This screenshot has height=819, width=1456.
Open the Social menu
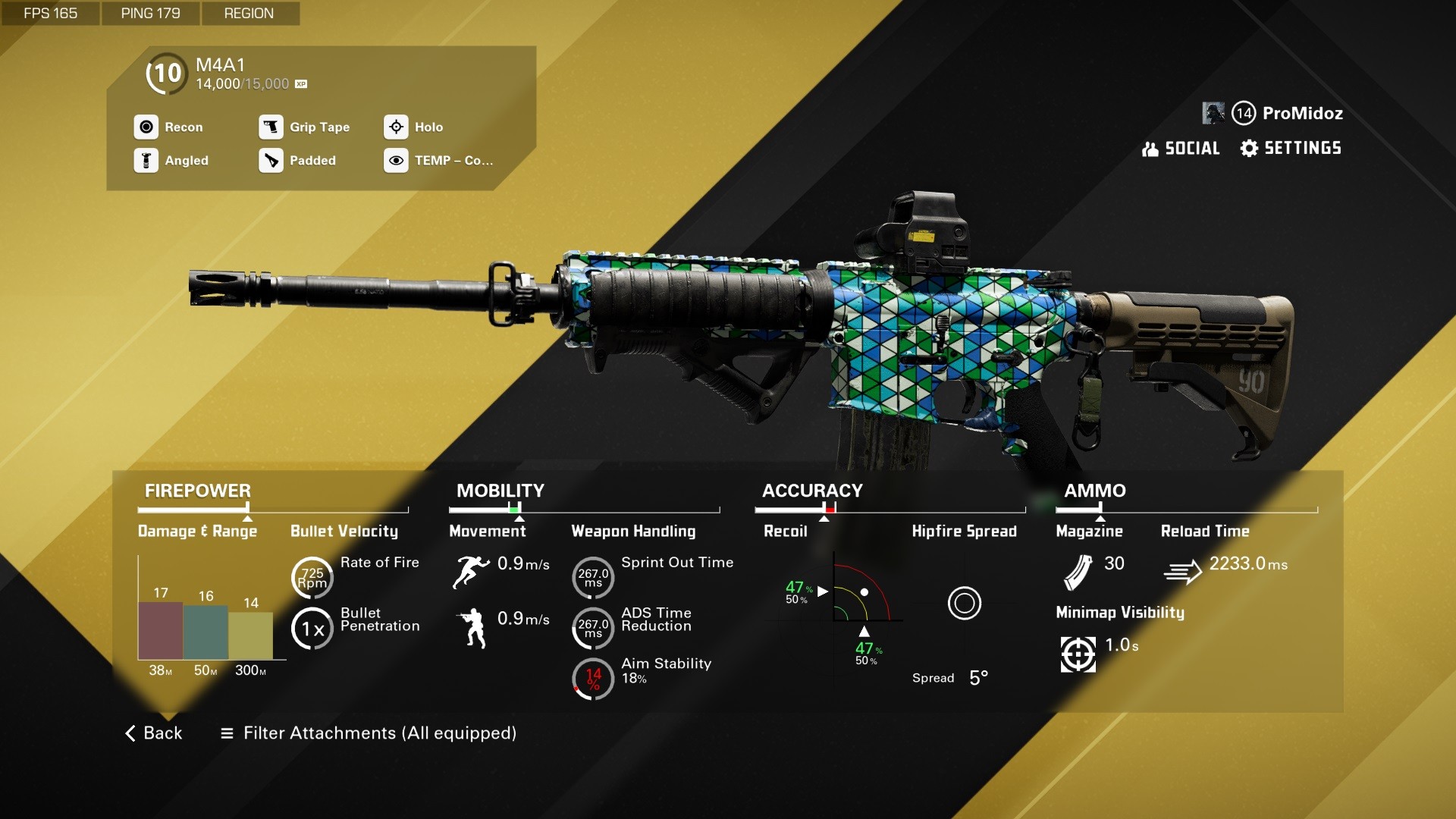pyautogui.click(x=1181, y=149)
